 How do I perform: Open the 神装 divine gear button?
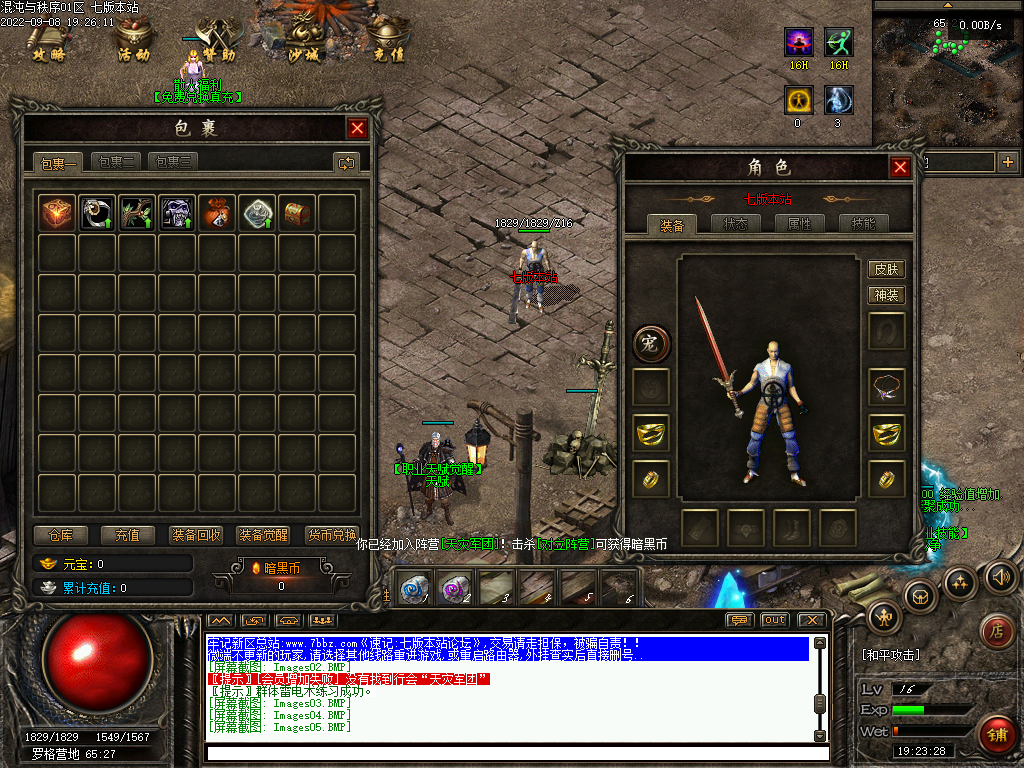pyautogui.click(x=887, y=295)
